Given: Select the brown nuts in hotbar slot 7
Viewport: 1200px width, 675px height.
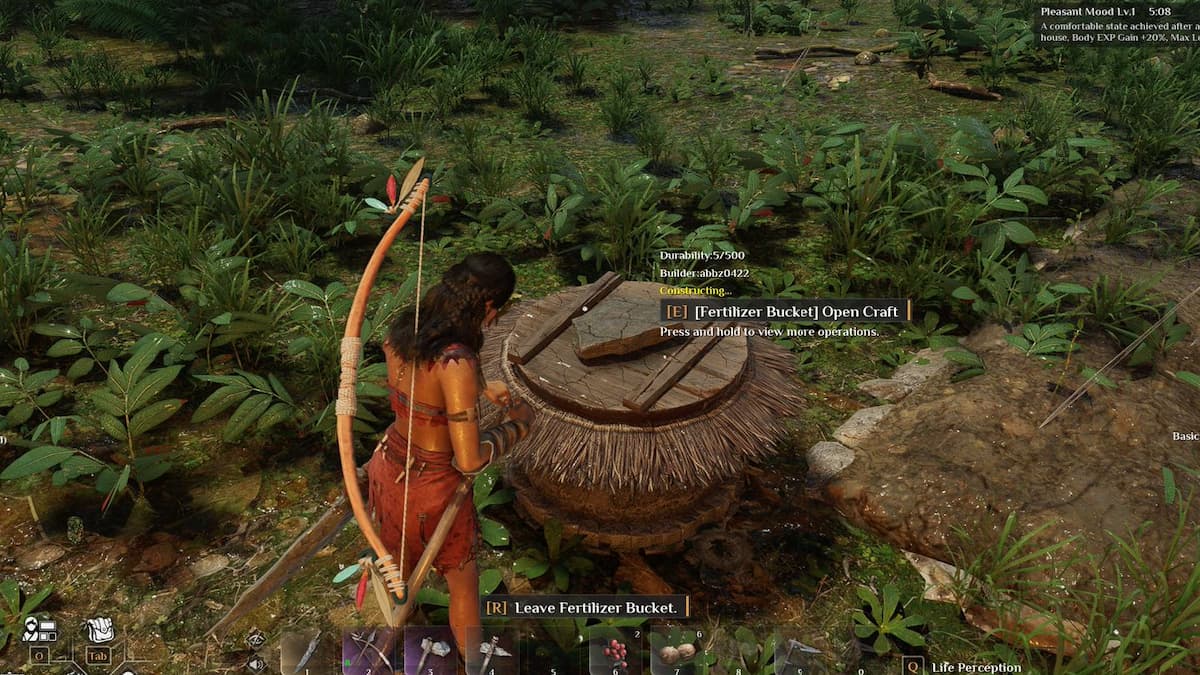Looking at the screenshot, I should point(677,652).
